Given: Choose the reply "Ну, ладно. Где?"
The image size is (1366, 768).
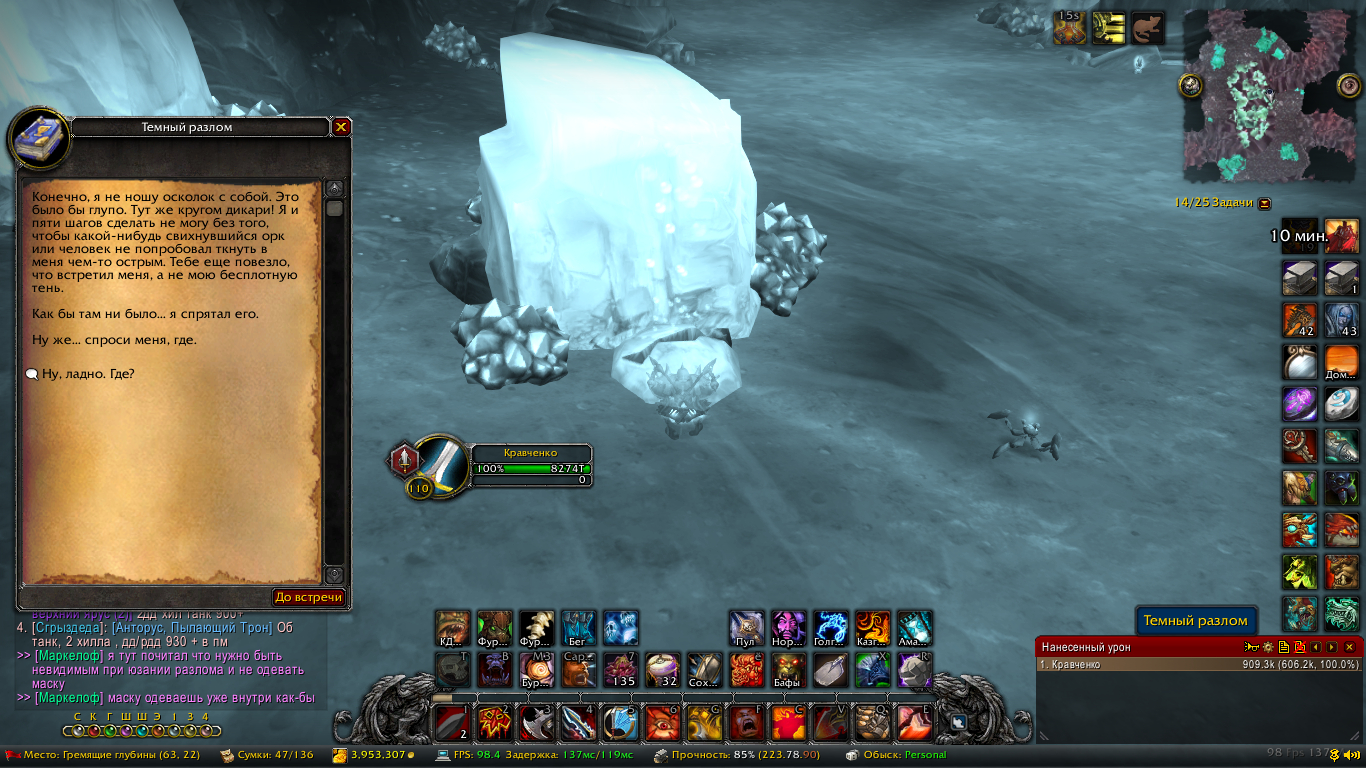Looking at the screenshot, I should 88,374.
